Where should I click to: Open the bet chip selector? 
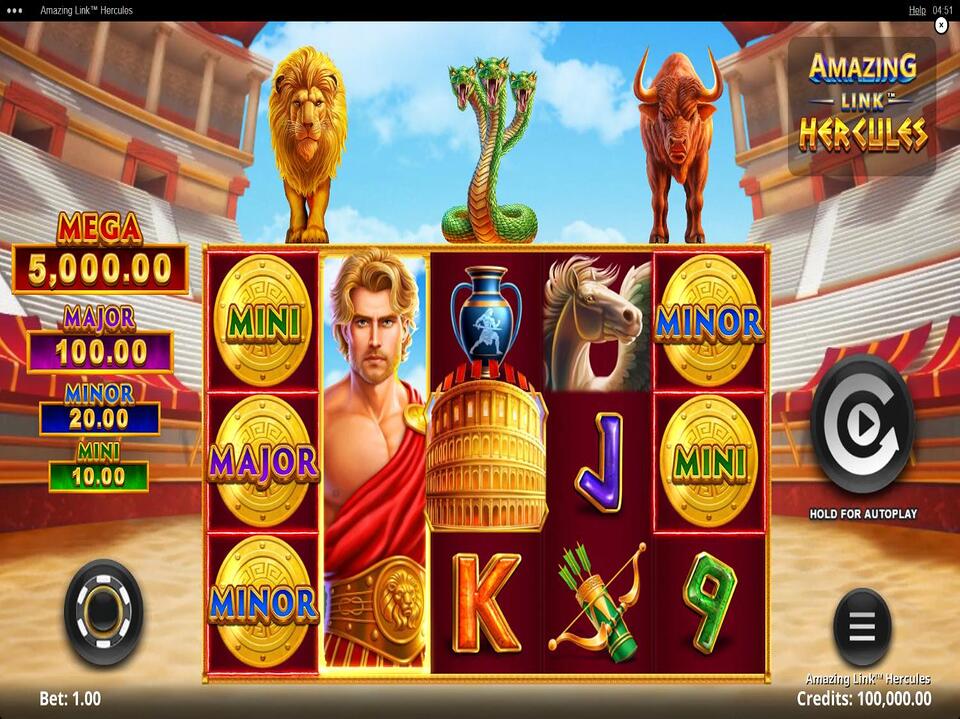click(x=103, y=612)
